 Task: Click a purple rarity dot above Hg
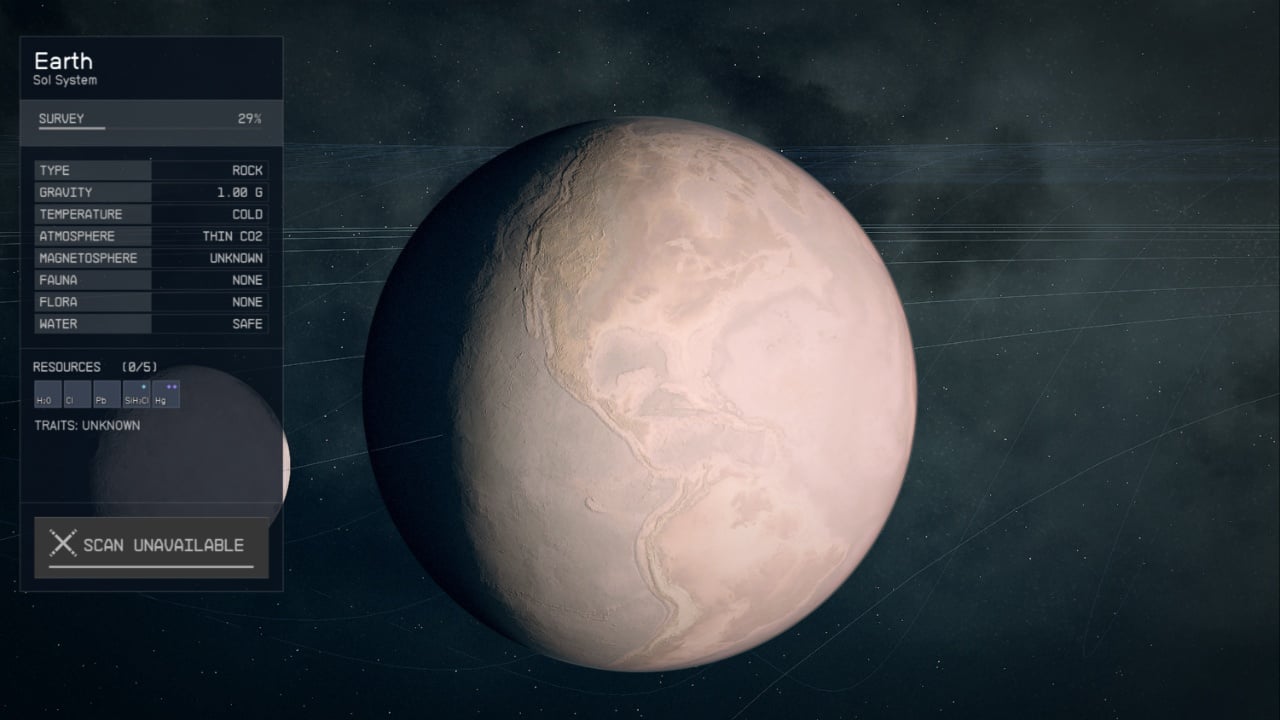coord(169,385)
